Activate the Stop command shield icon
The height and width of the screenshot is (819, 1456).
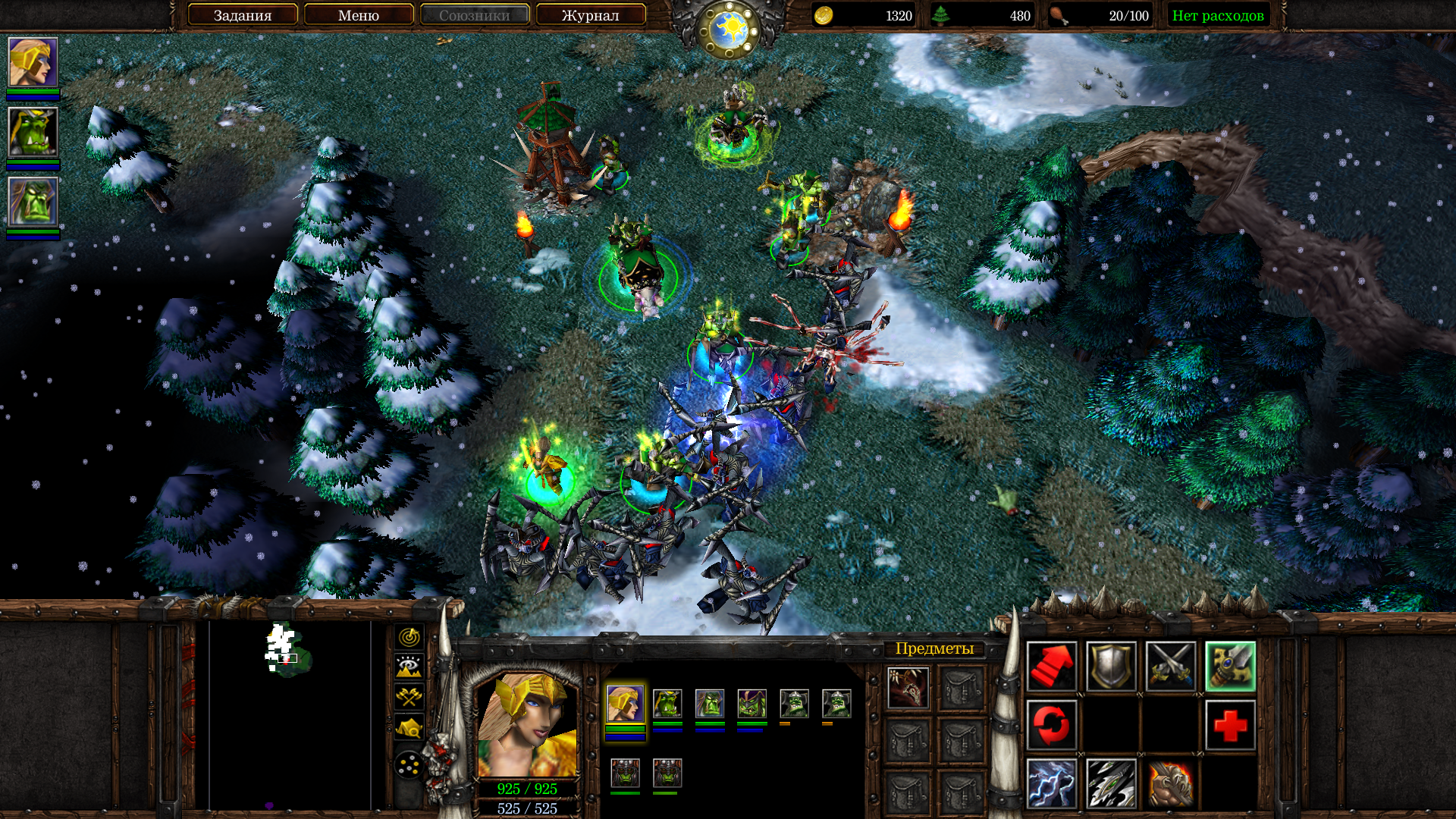1111,667
